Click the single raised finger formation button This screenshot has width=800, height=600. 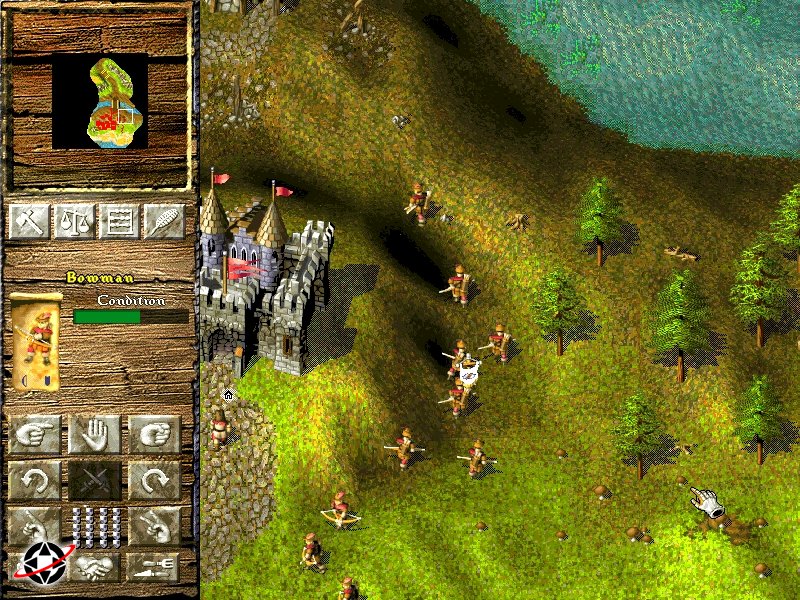coord(35,523)
